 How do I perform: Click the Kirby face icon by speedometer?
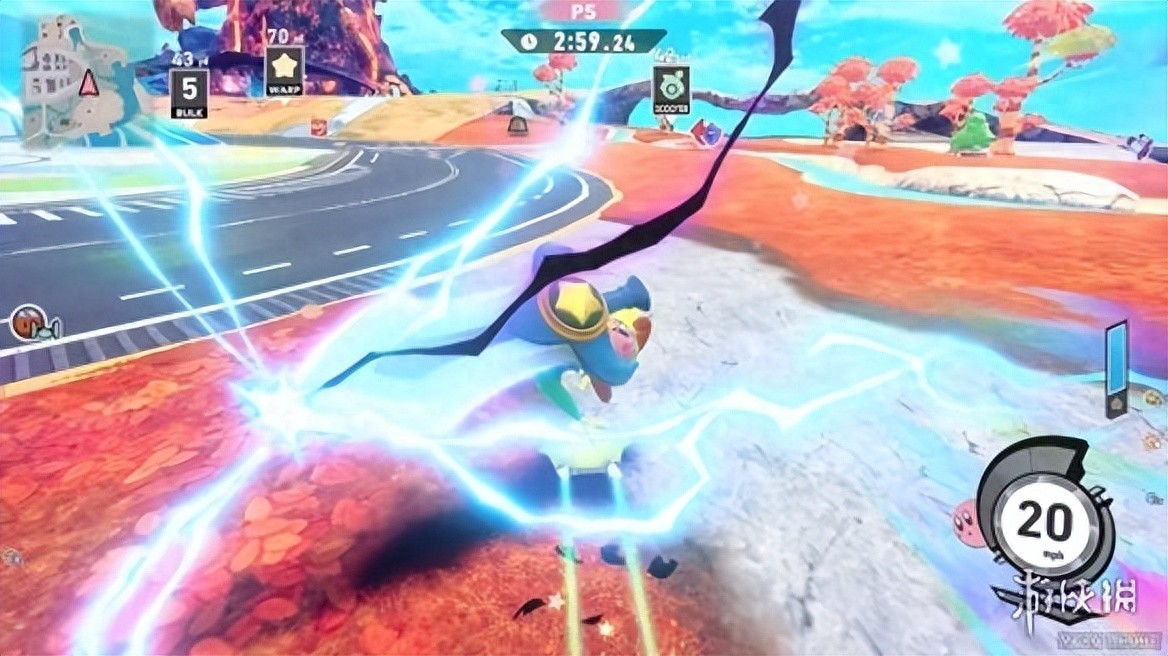click(x=969, y=518)
